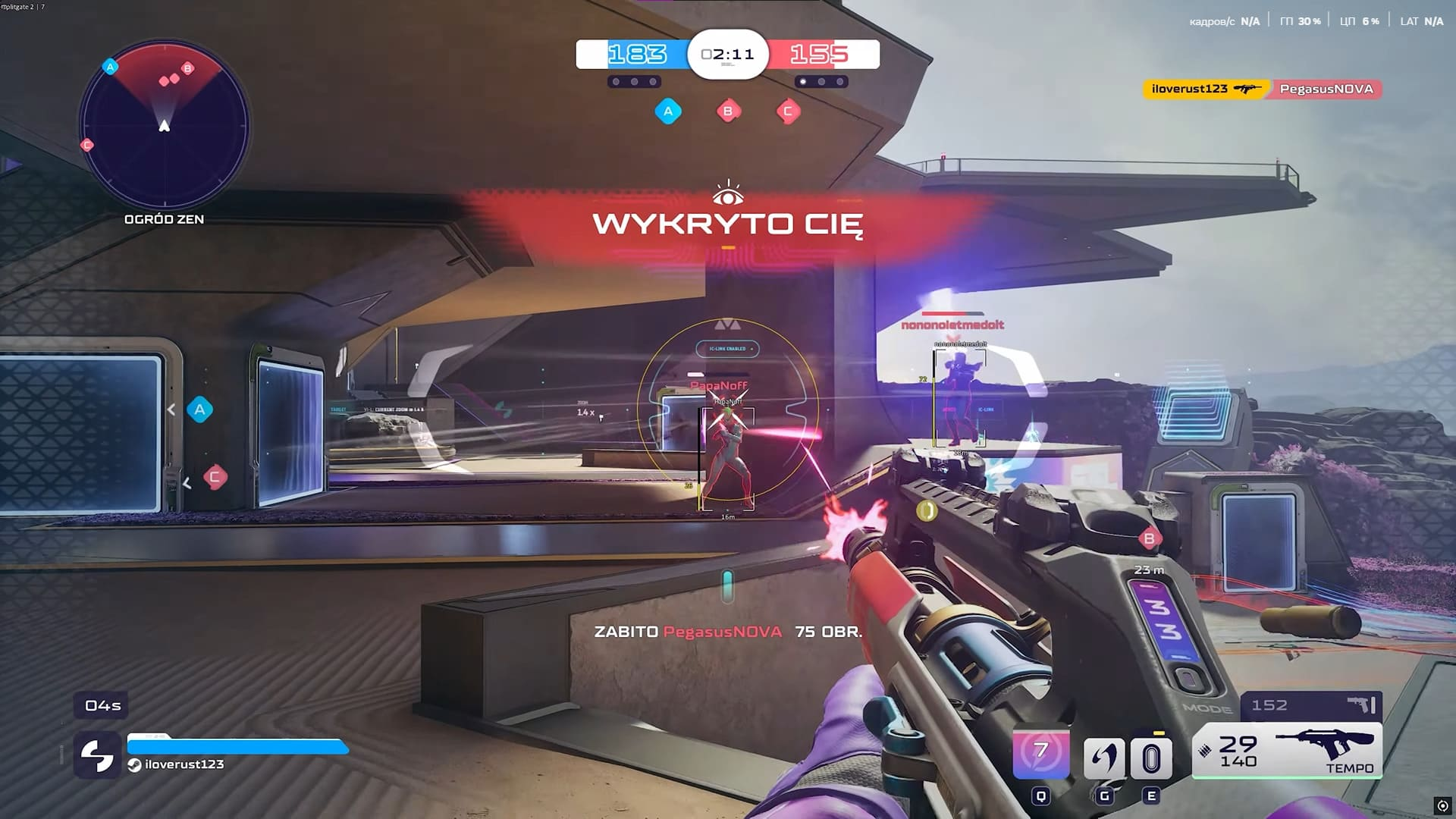1456x819 pixels.
Task: Click the lightning class icon beside iloverust123
Action: [97, 755]
